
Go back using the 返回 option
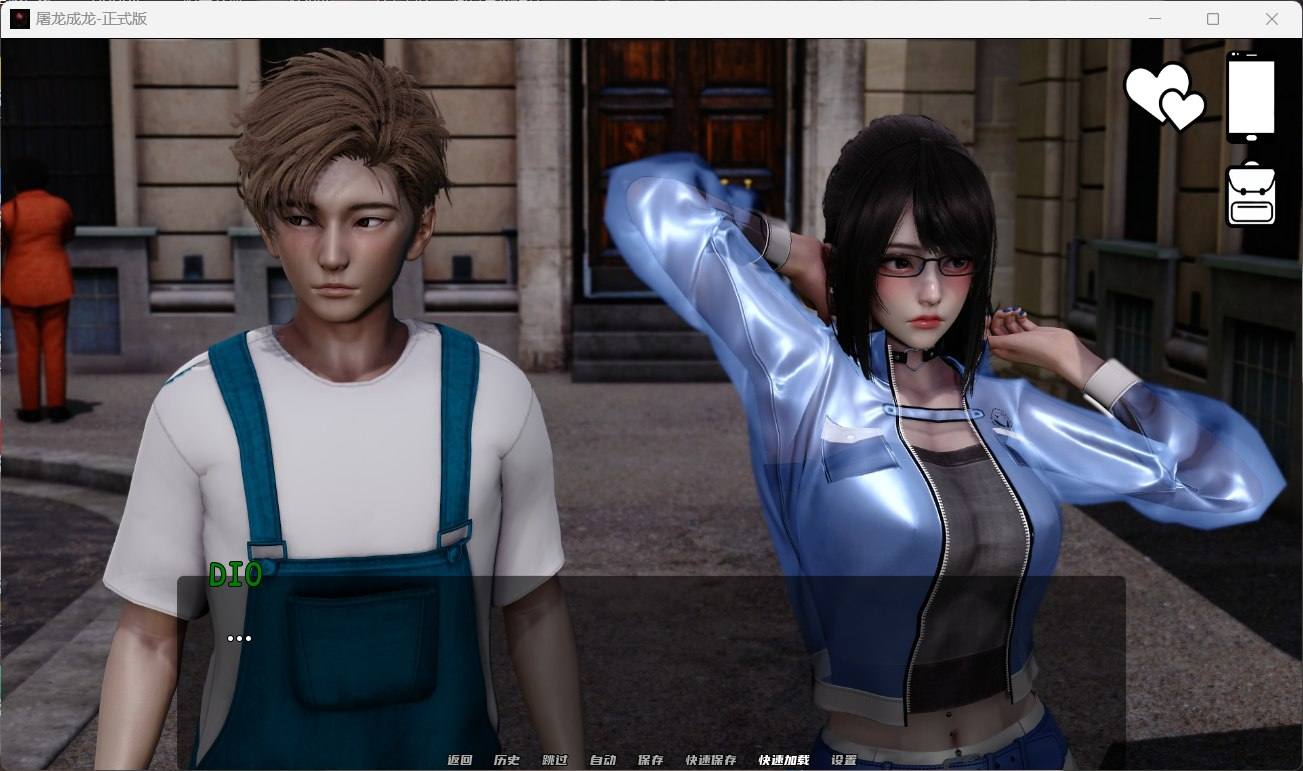(x=458, y=760)
